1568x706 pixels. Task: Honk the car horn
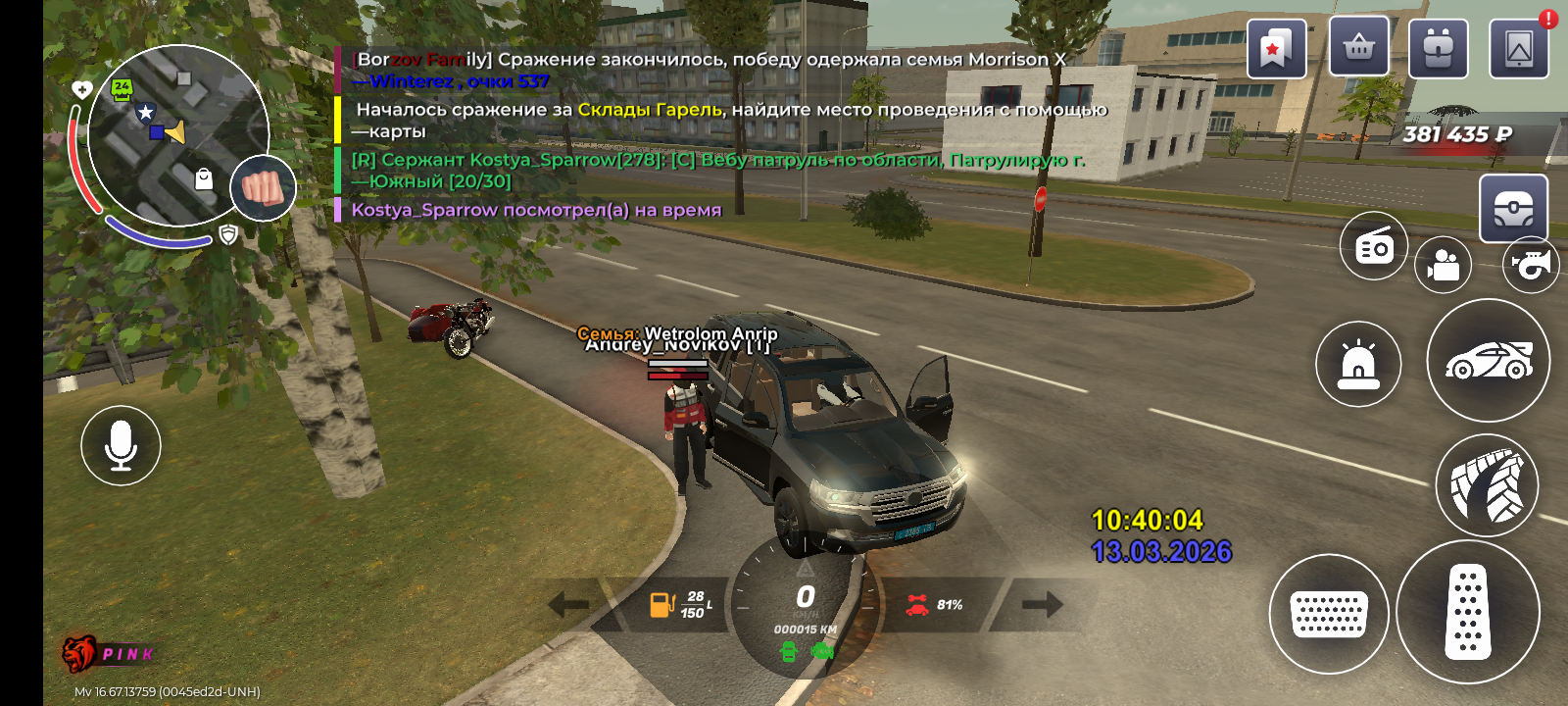point(1532,264)
